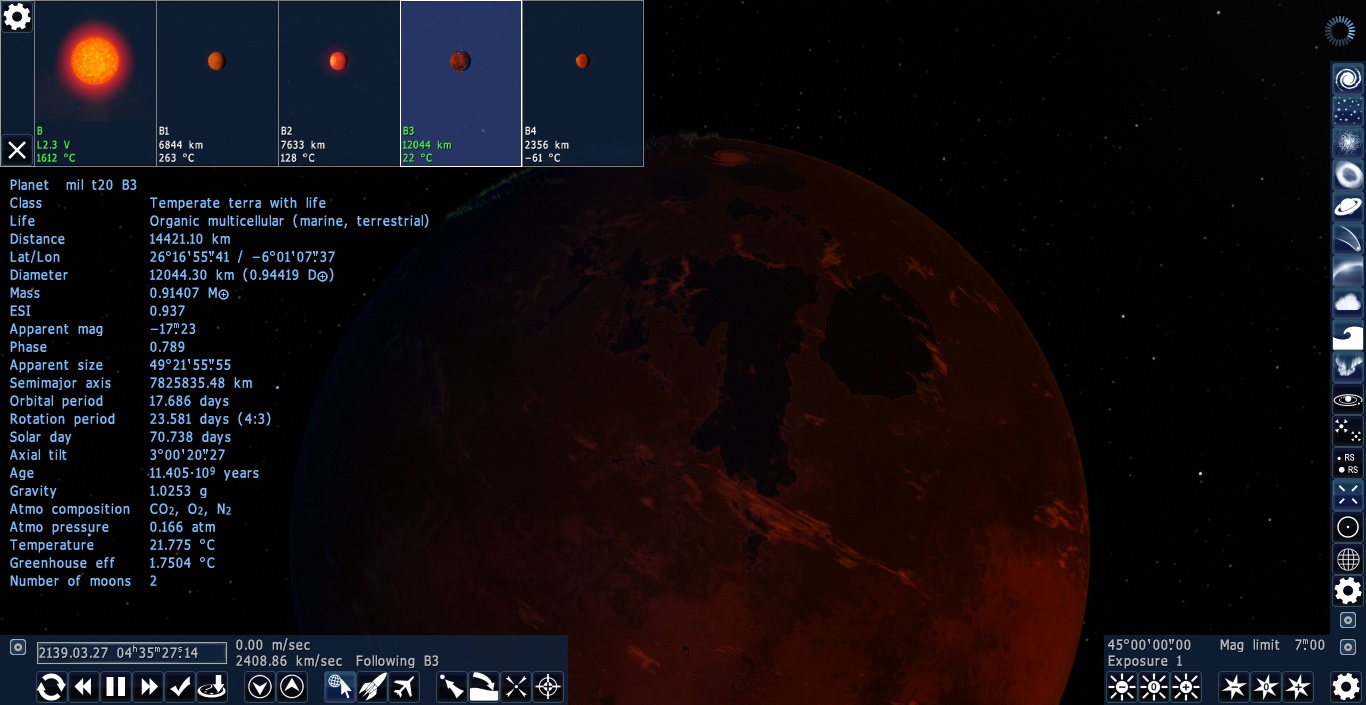
Task: Toggle clouds with the cloud icon
Action: pyautogui.click(x=1348, y=303)
